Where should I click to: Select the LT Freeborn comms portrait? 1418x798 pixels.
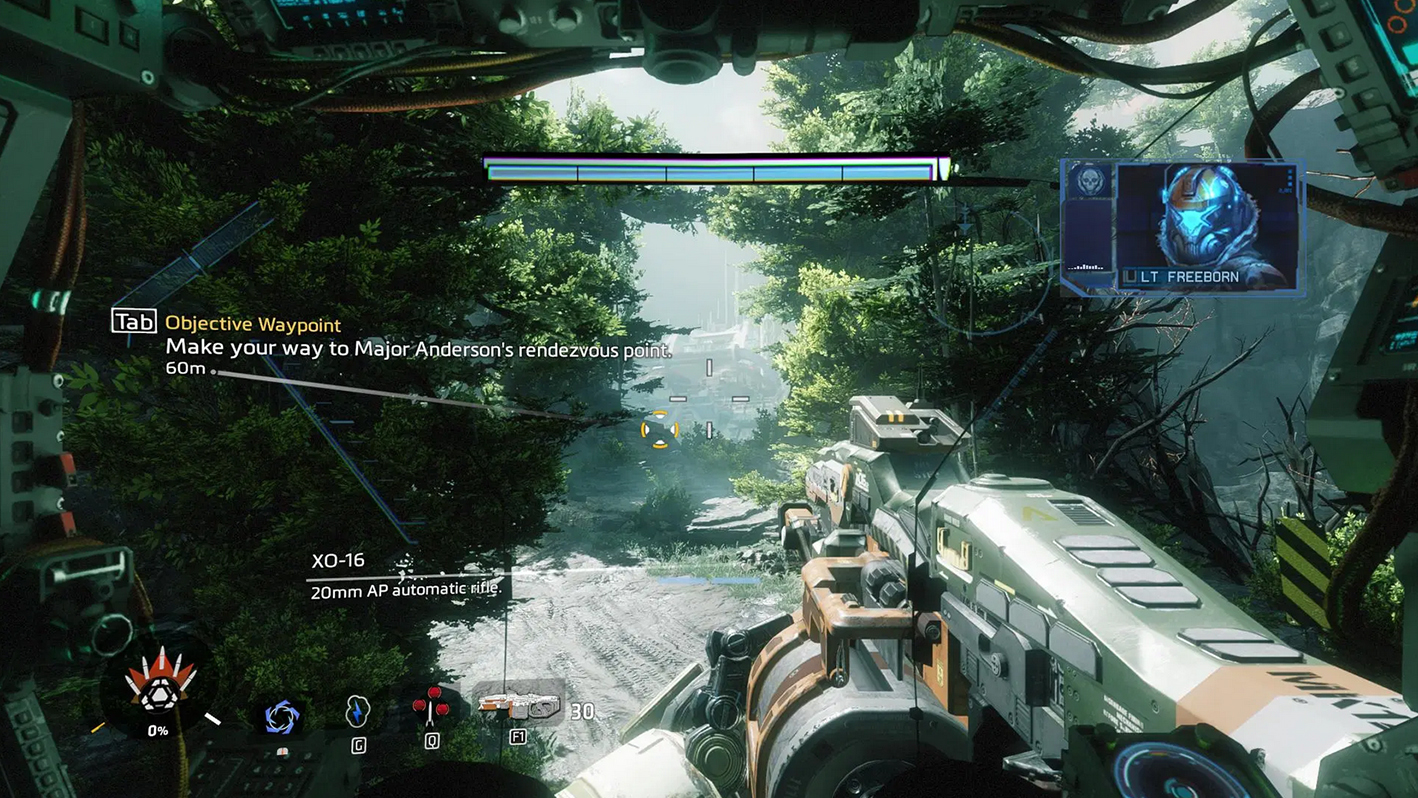click(x=1205, y=226)
